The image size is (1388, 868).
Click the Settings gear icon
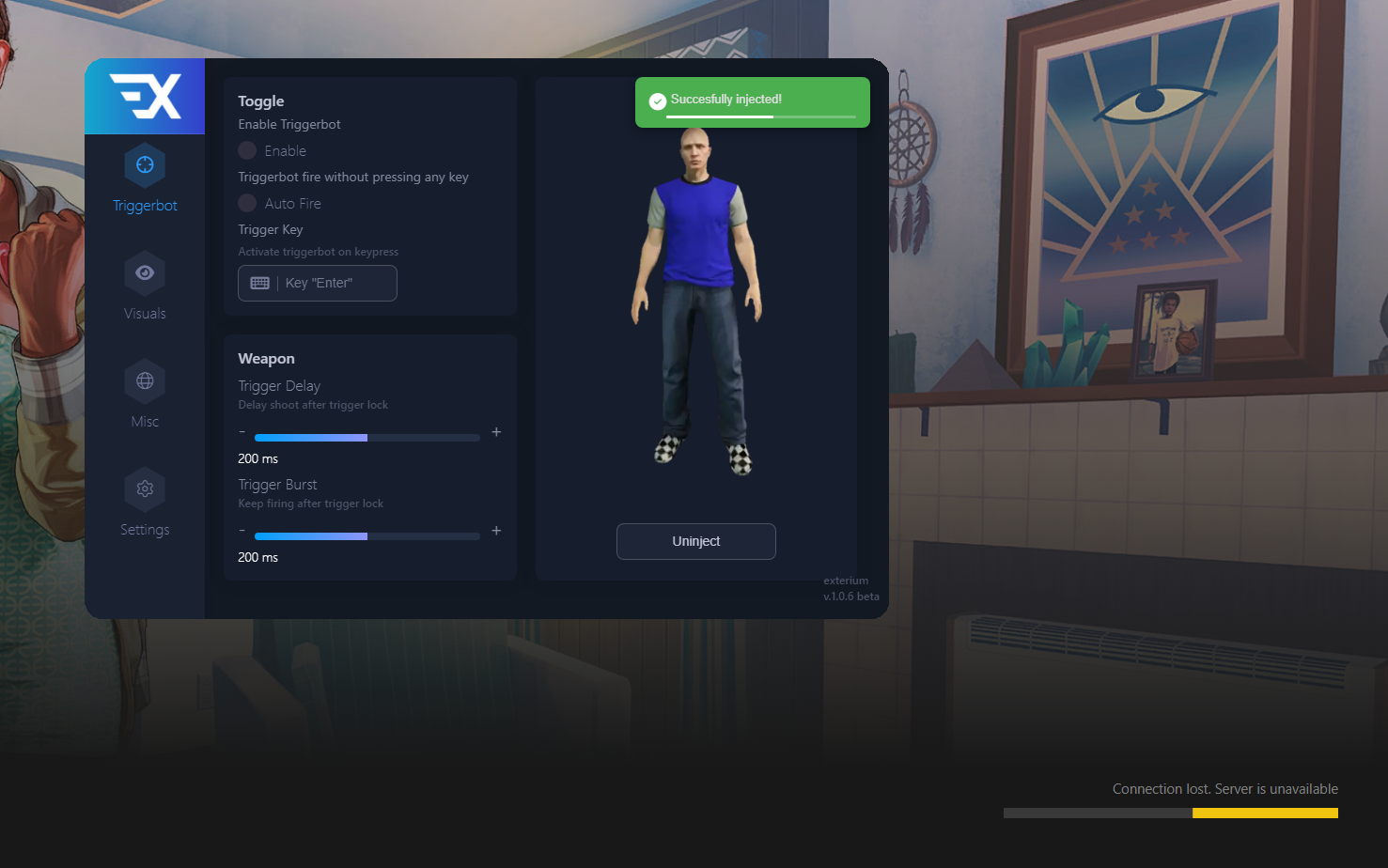click(144, 488)
